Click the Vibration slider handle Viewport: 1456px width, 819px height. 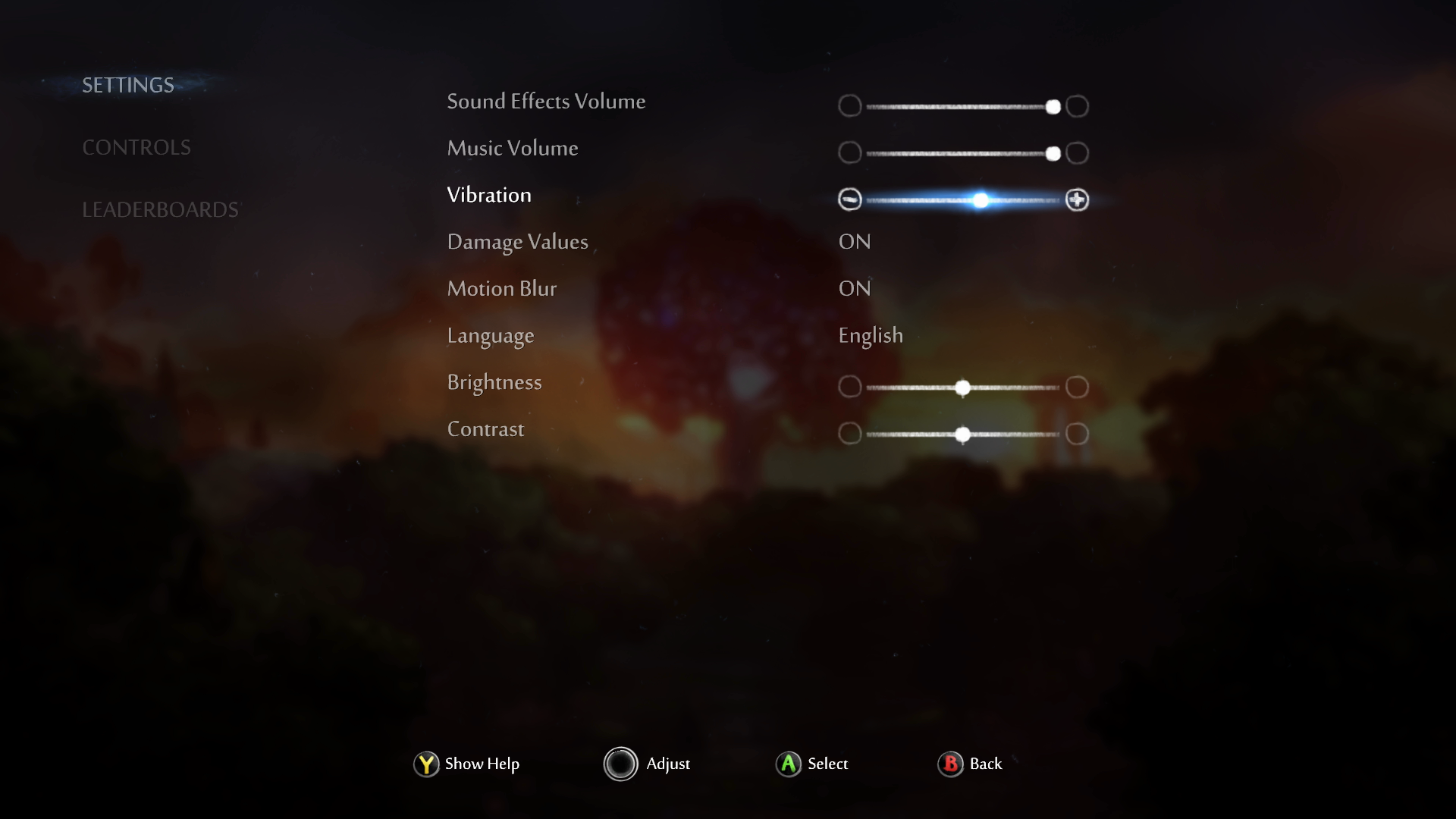click(982, 200)
